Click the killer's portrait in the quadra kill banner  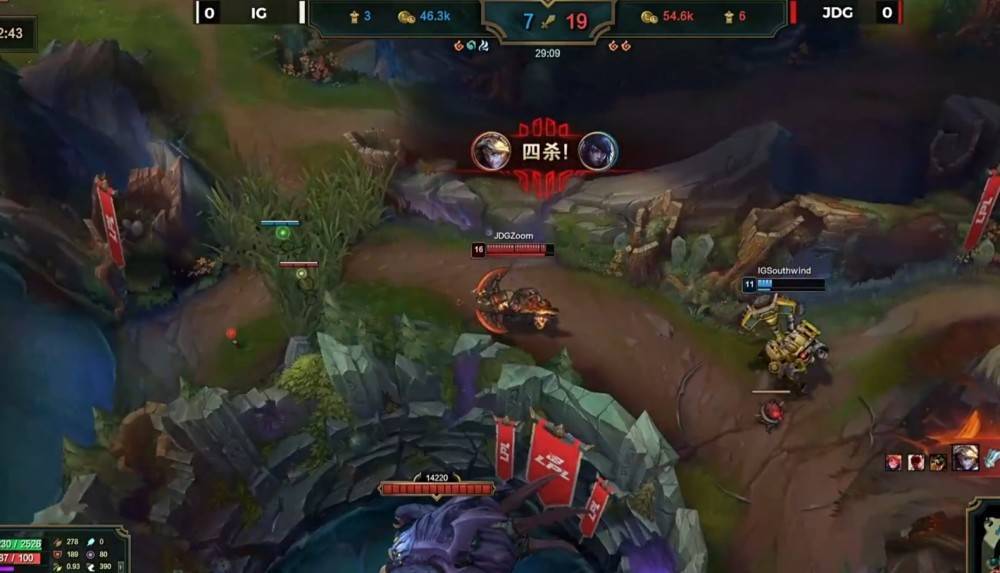point(491,151)
